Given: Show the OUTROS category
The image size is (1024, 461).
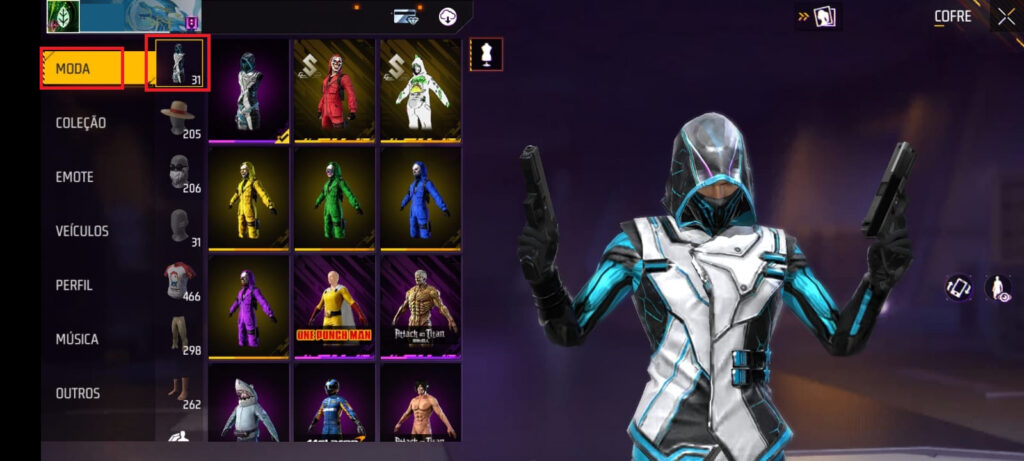Looking at the screenshot, I should tap(78, 393).
